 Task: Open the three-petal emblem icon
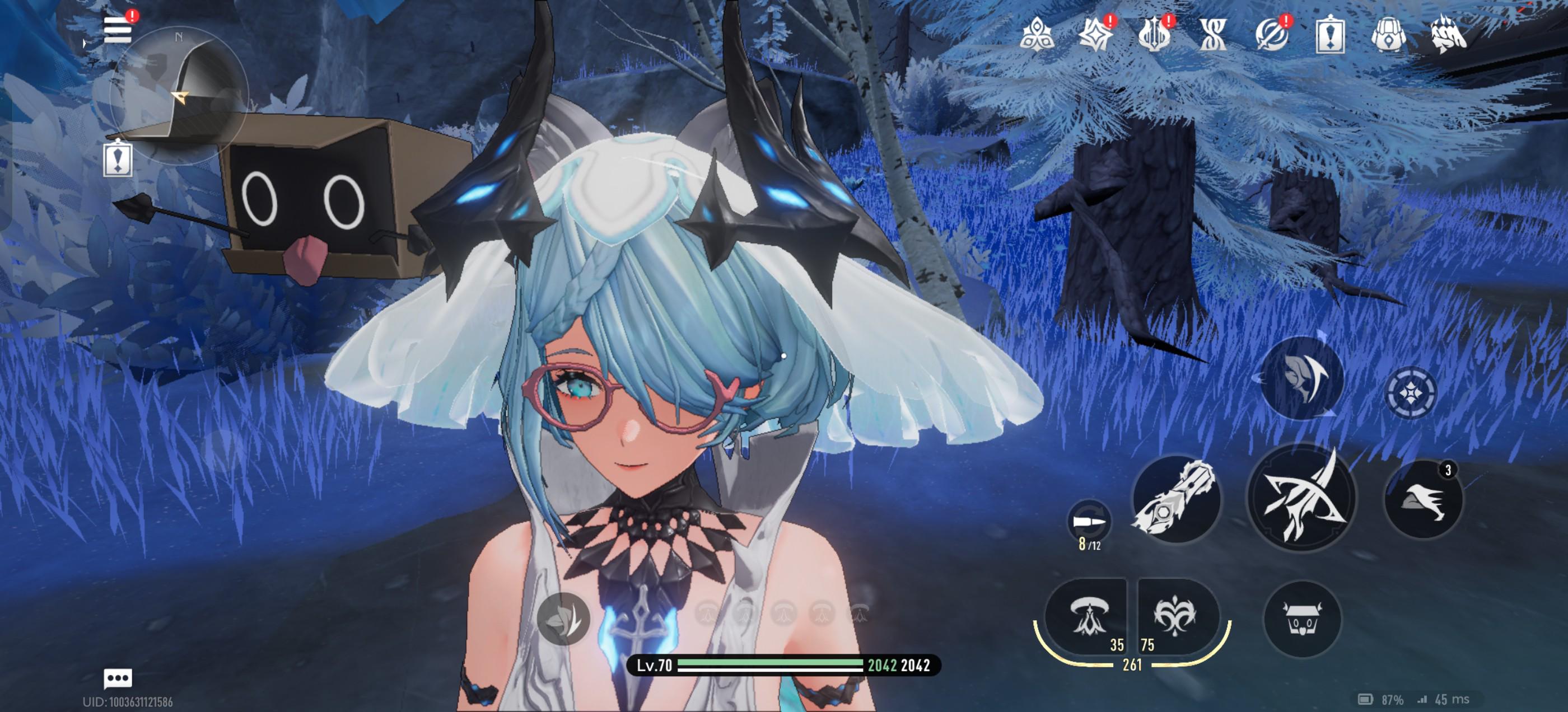point(1036,34)
